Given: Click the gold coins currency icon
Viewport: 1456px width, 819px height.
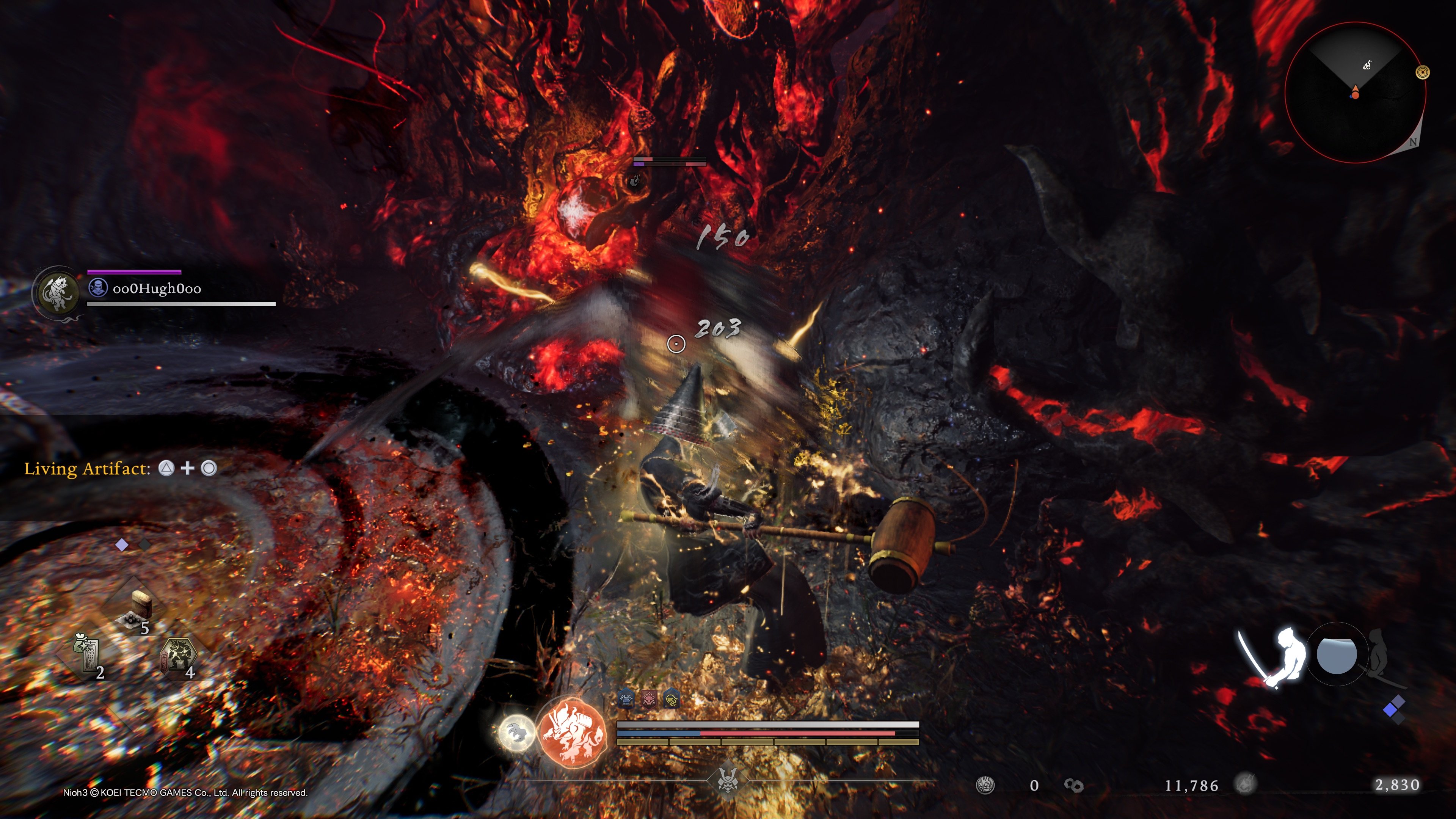Looking at the screenshot, I should pyautogui.click(x=1073, y=785).
